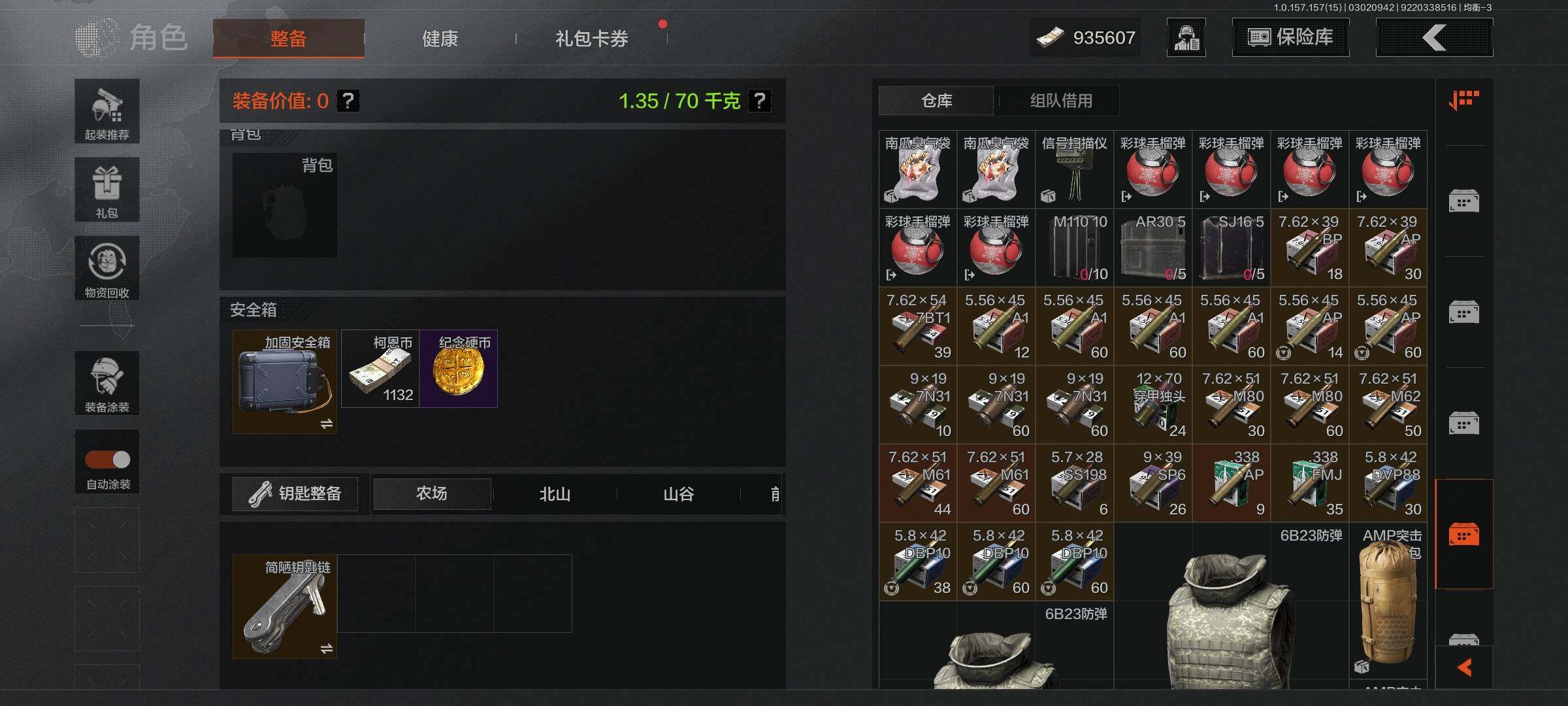Choose the 山谷 key tab
1568x706 pixels.
tap(678, 494)
